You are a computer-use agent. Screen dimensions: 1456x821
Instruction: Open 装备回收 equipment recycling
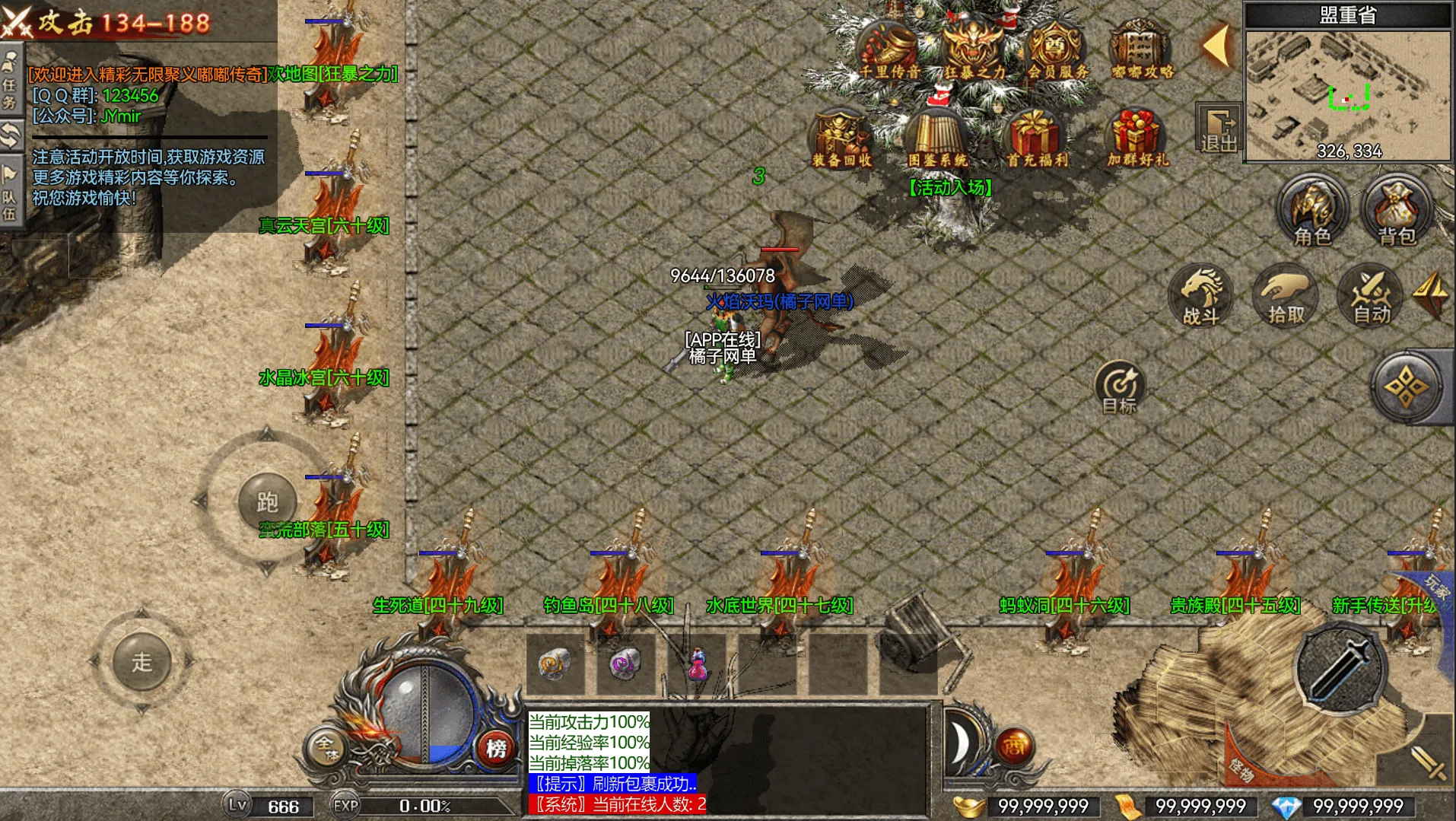click(x=841, y=138)
